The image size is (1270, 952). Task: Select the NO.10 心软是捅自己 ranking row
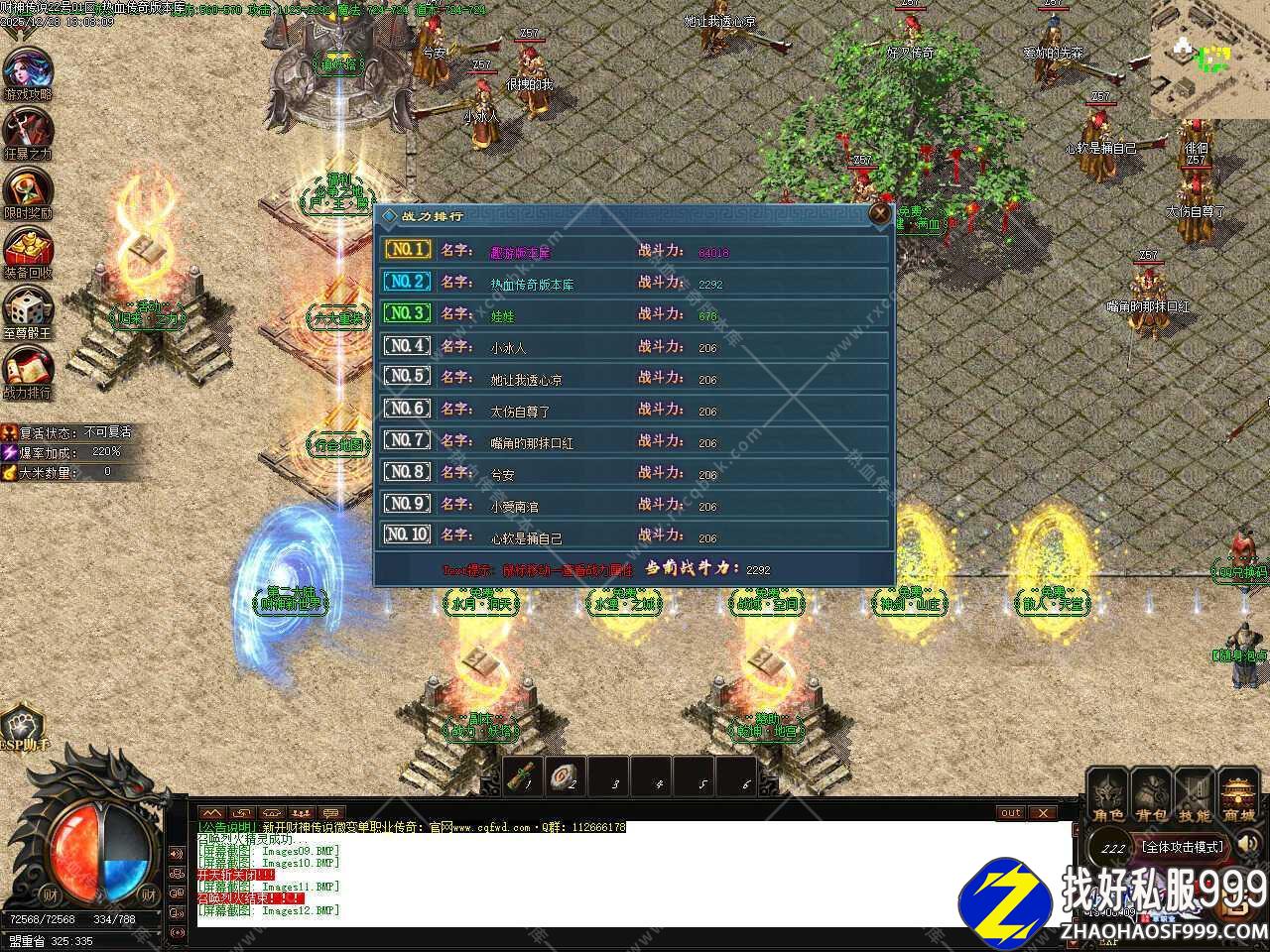pyautogui.click(x=635, y=536)
